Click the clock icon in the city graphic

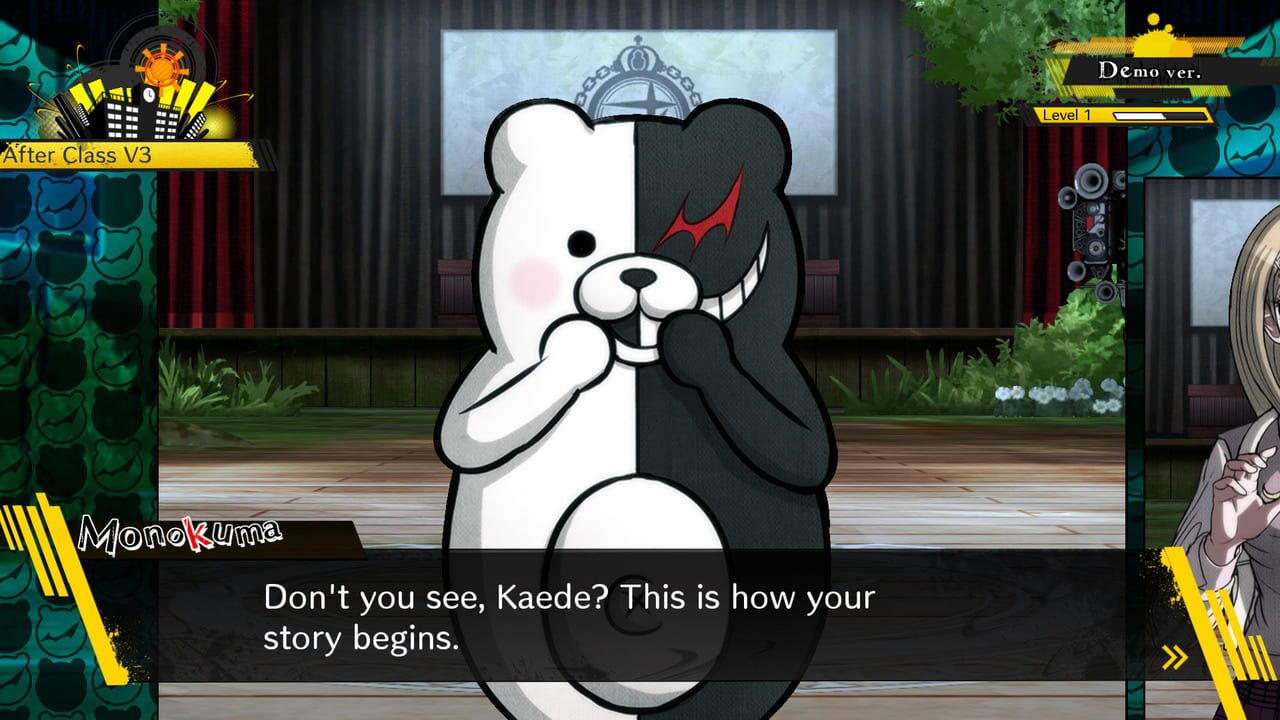coord(149,96)
